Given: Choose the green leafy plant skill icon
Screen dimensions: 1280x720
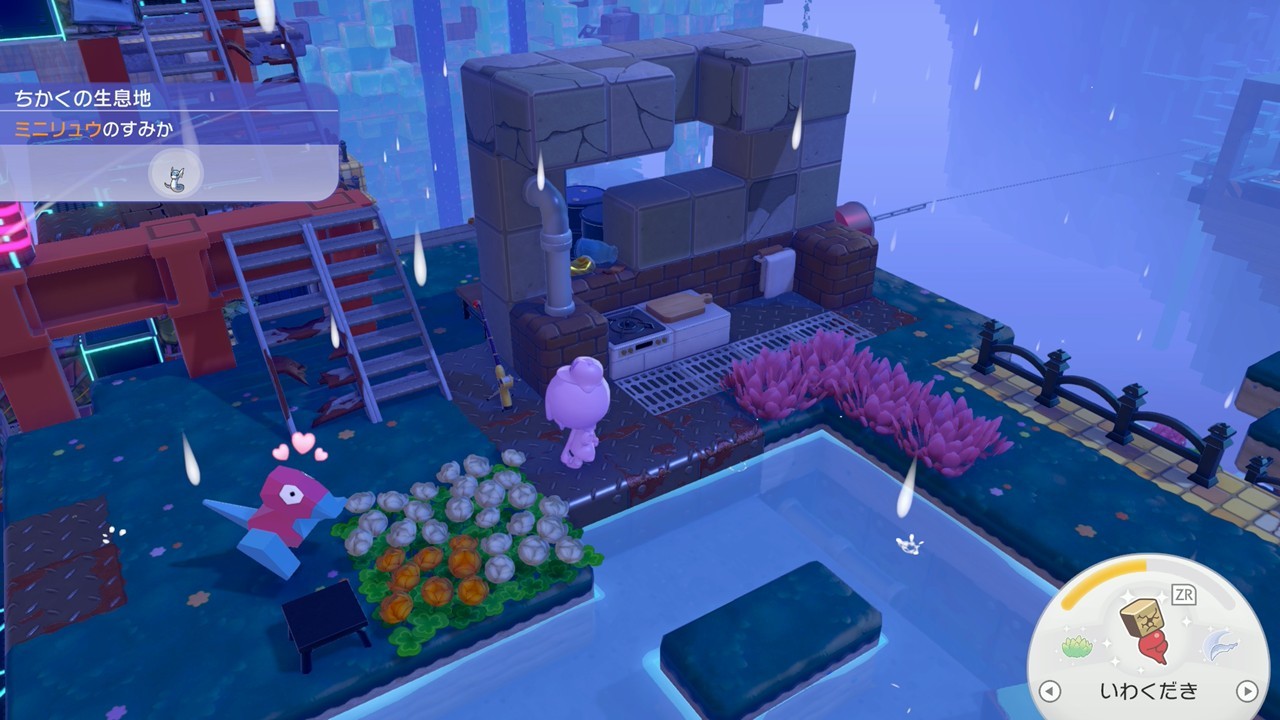Looking at the screenshot, I should [1075, 646].
